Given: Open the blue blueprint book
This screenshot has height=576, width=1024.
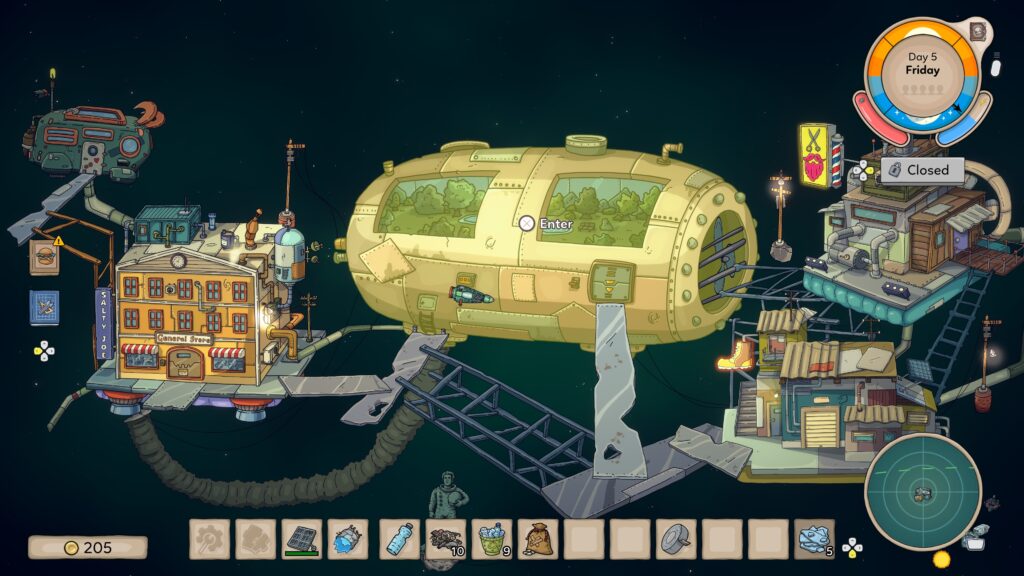Looking at the screenshot, I should 44,307.
